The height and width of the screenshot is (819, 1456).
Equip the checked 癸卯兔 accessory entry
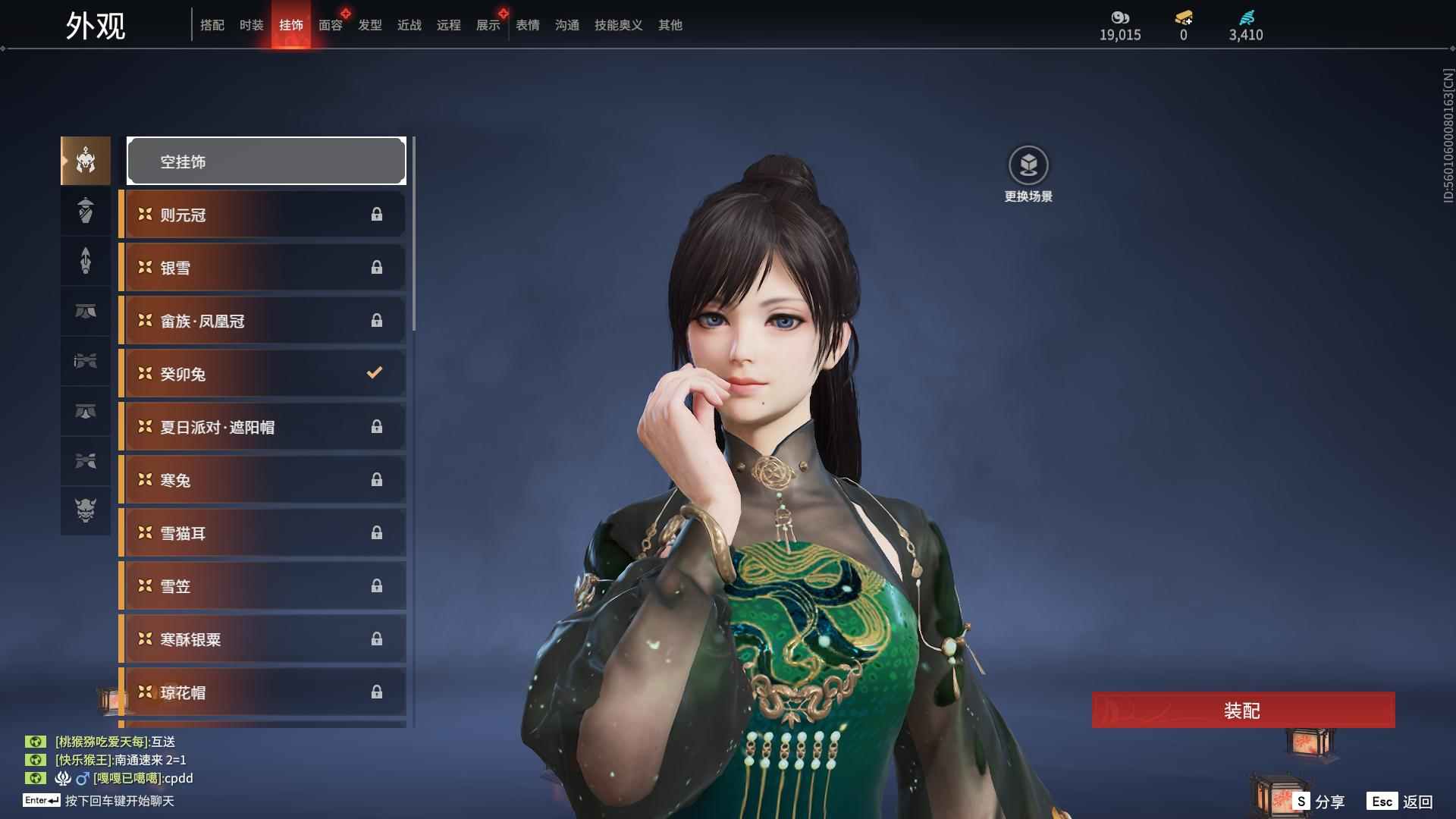262,373
